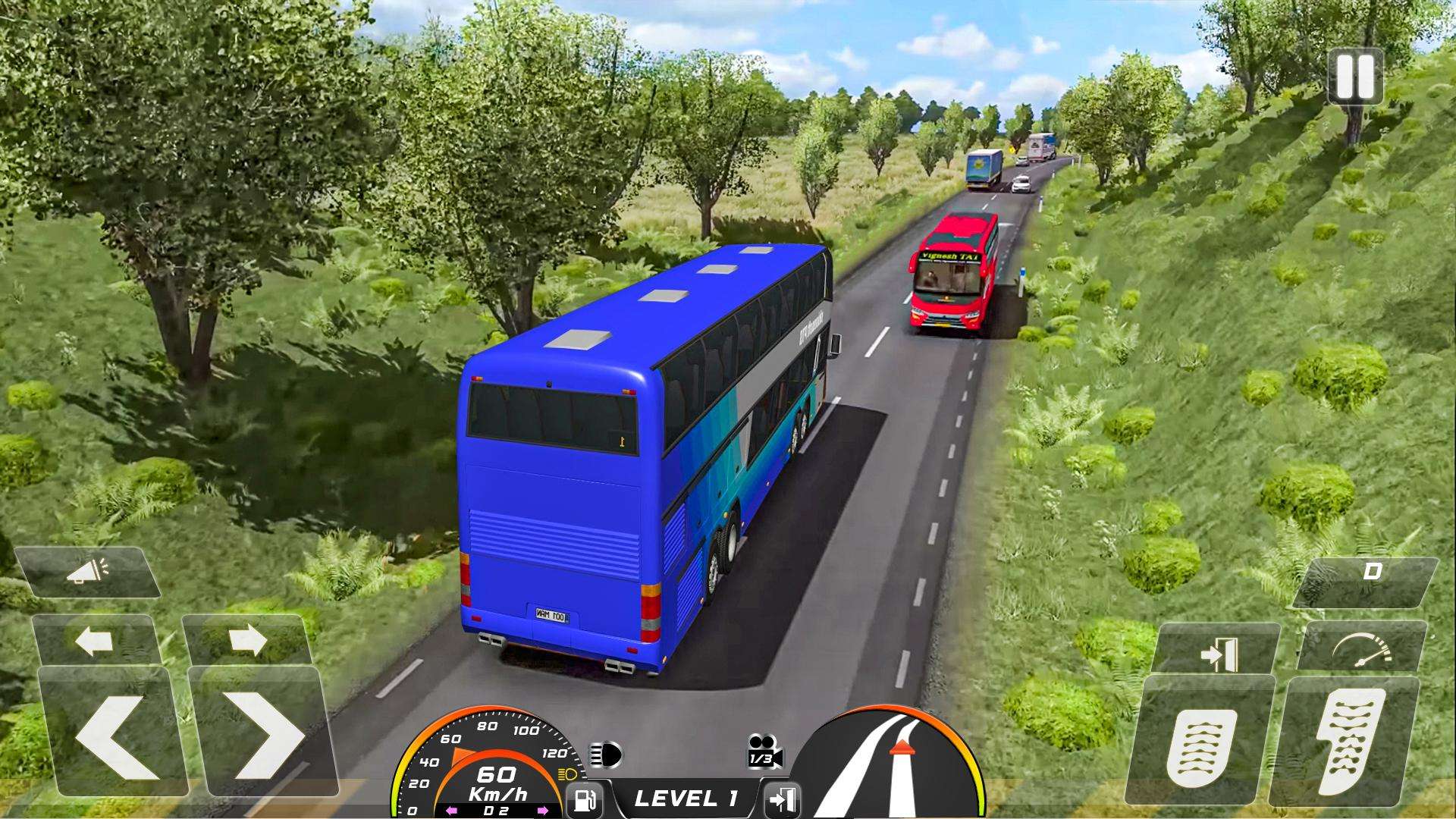Honk the horn button
The height and width of the screenshot is (819, 1456).
pyautogui.click(x=87, y=572)
